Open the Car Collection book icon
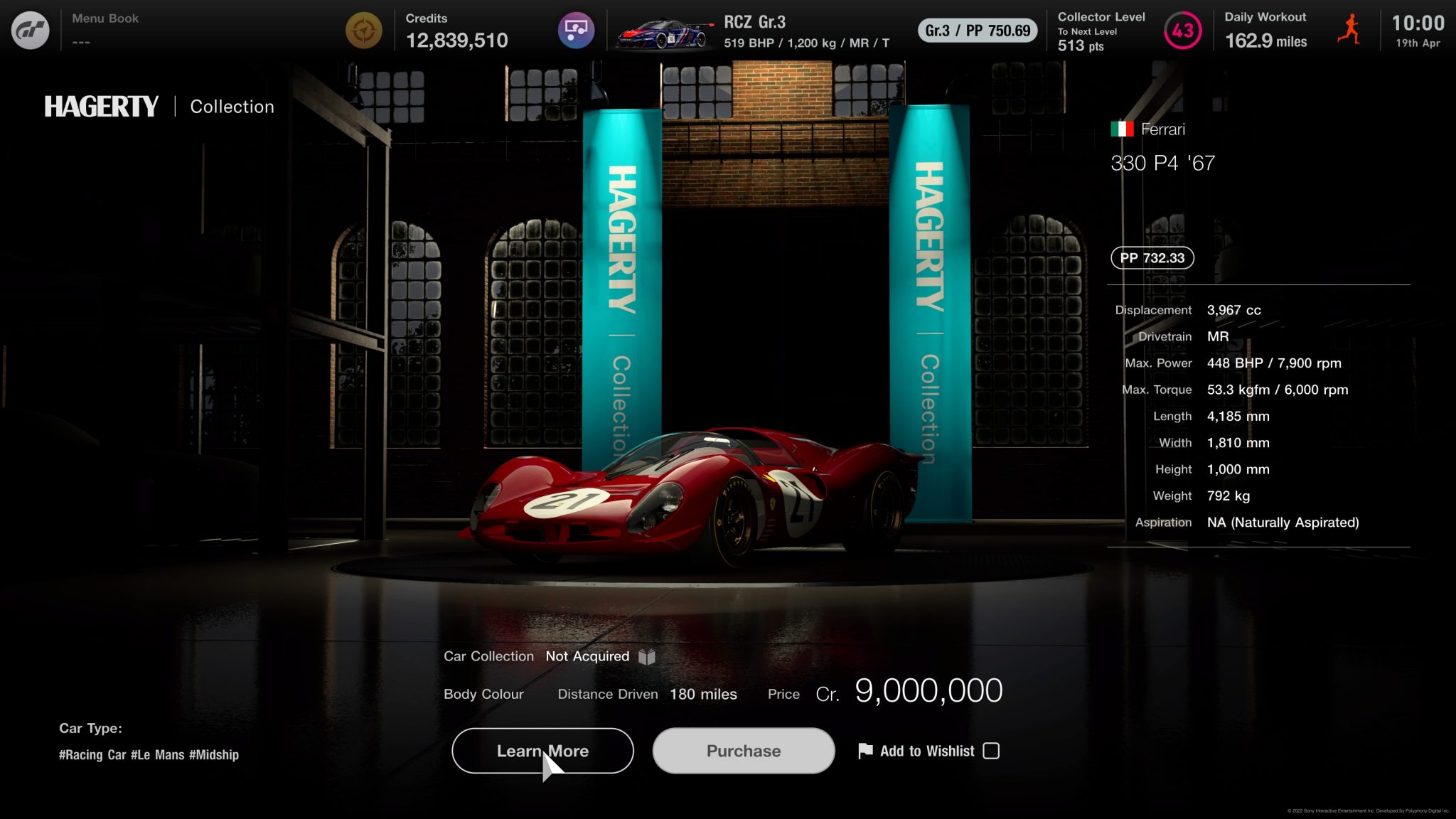This screenshot has width=1456, height=819. [646, 656]
